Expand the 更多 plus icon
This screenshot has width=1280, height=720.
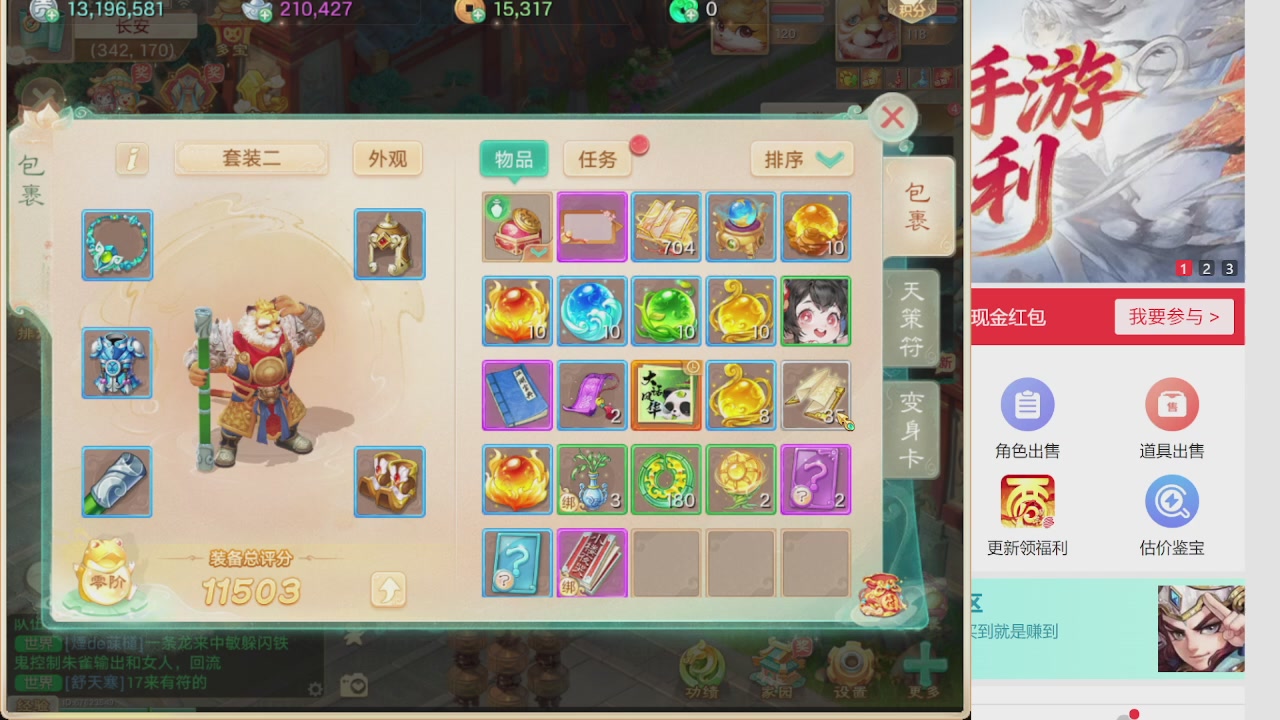click(928, 663)
